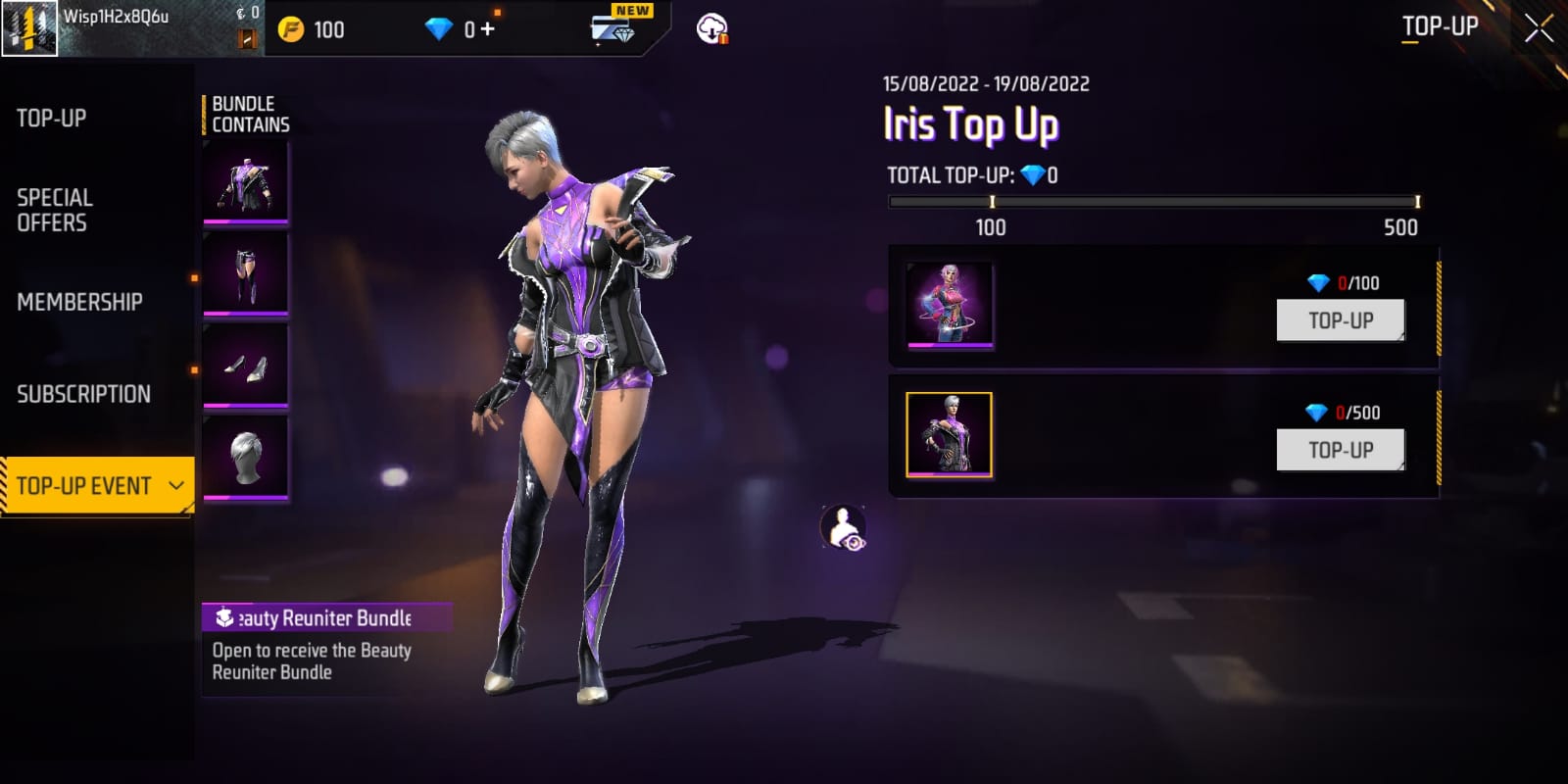Viewport: 1568px width, 784px height.
Task: Click Top-Up button for the 500 diamond reward
Action: 1340,450
